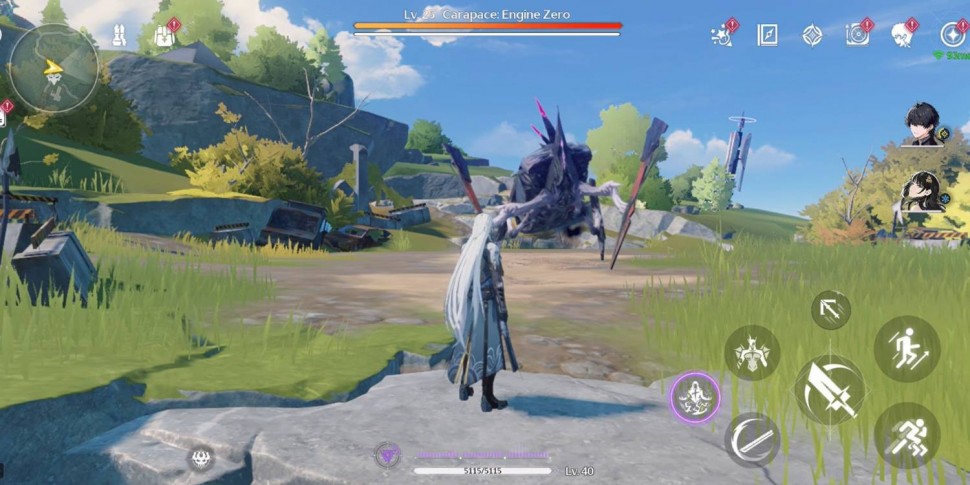The width and height of the screenshot is (970, 485).
Task: Perform a basic attack with the sword button
Action: (x=829, y=389)
